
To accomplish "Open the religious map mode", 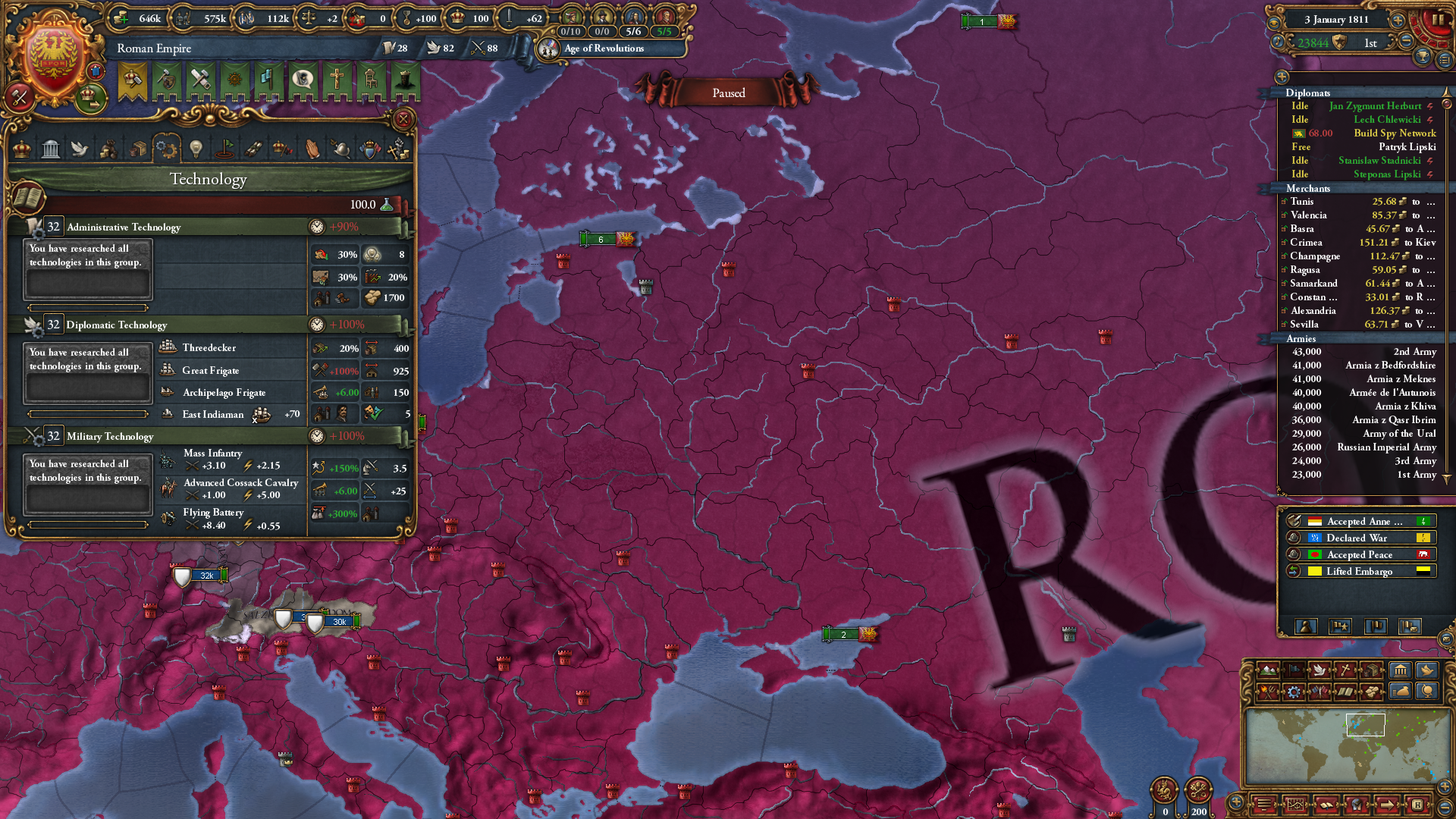I will pyautogui.click(x=1345, y=670).
